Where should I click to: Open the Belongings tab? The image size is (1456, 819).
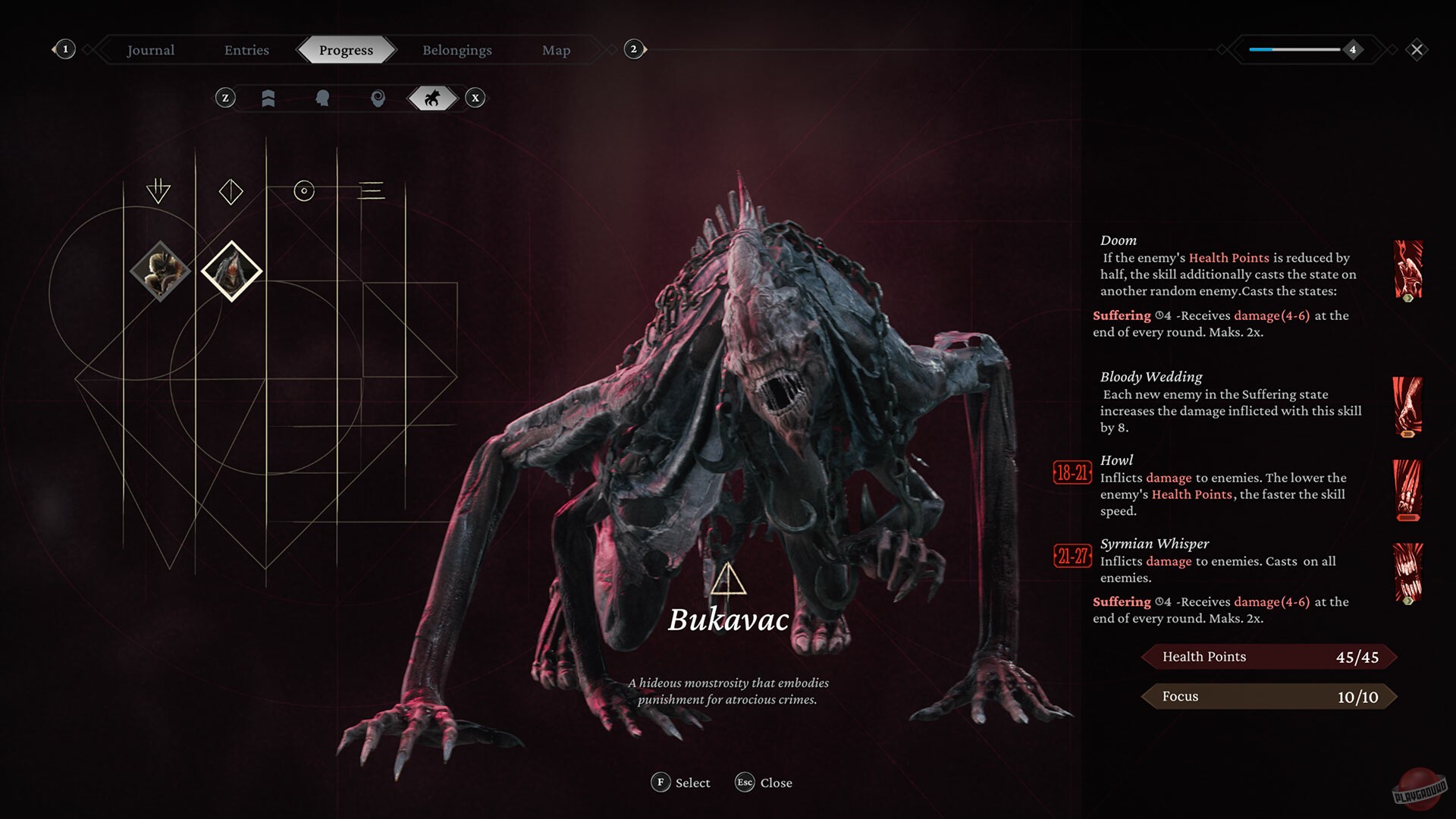pos(457,50)
